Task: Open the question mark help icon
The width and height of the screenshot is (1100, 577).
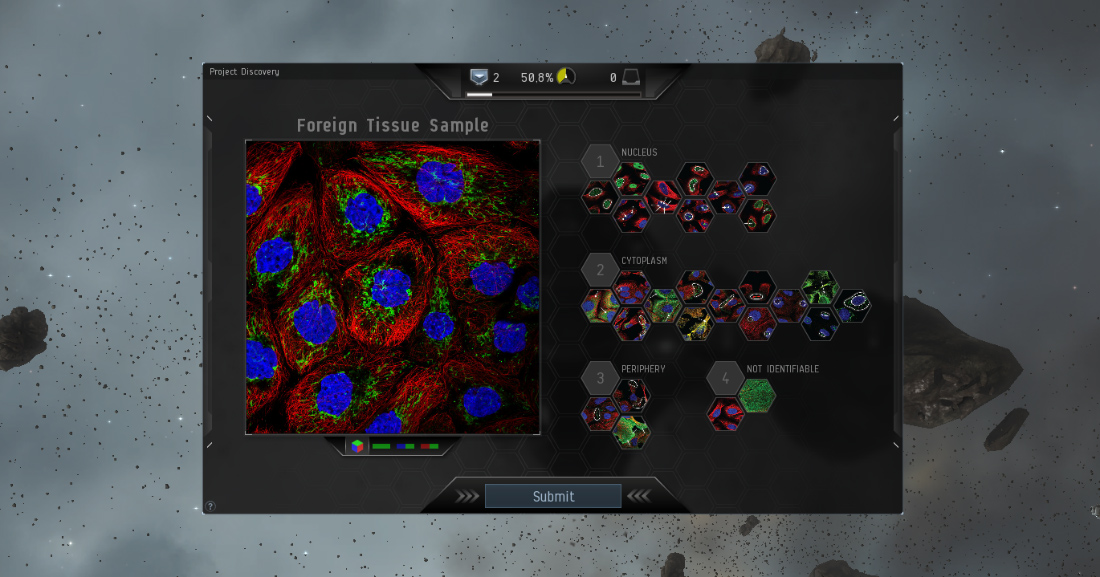Action: (210, 506)
